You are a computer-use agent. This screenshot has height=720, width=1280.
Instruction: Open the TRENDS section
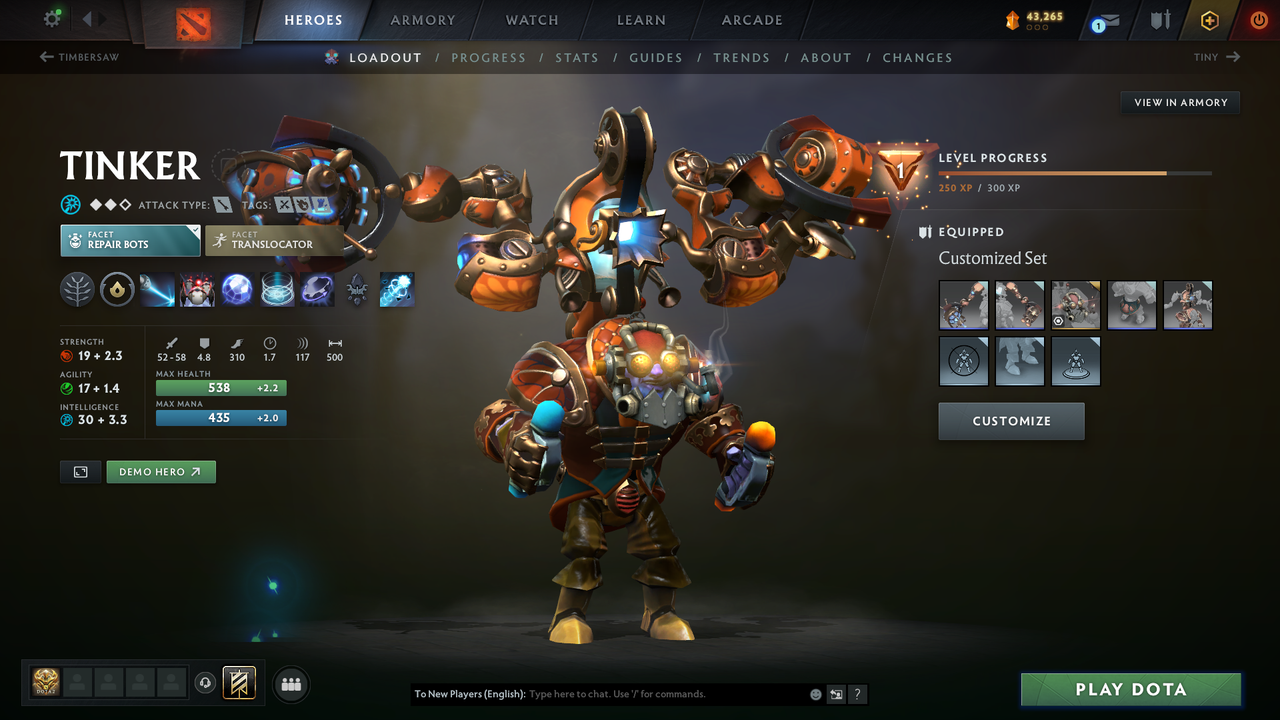741,57
